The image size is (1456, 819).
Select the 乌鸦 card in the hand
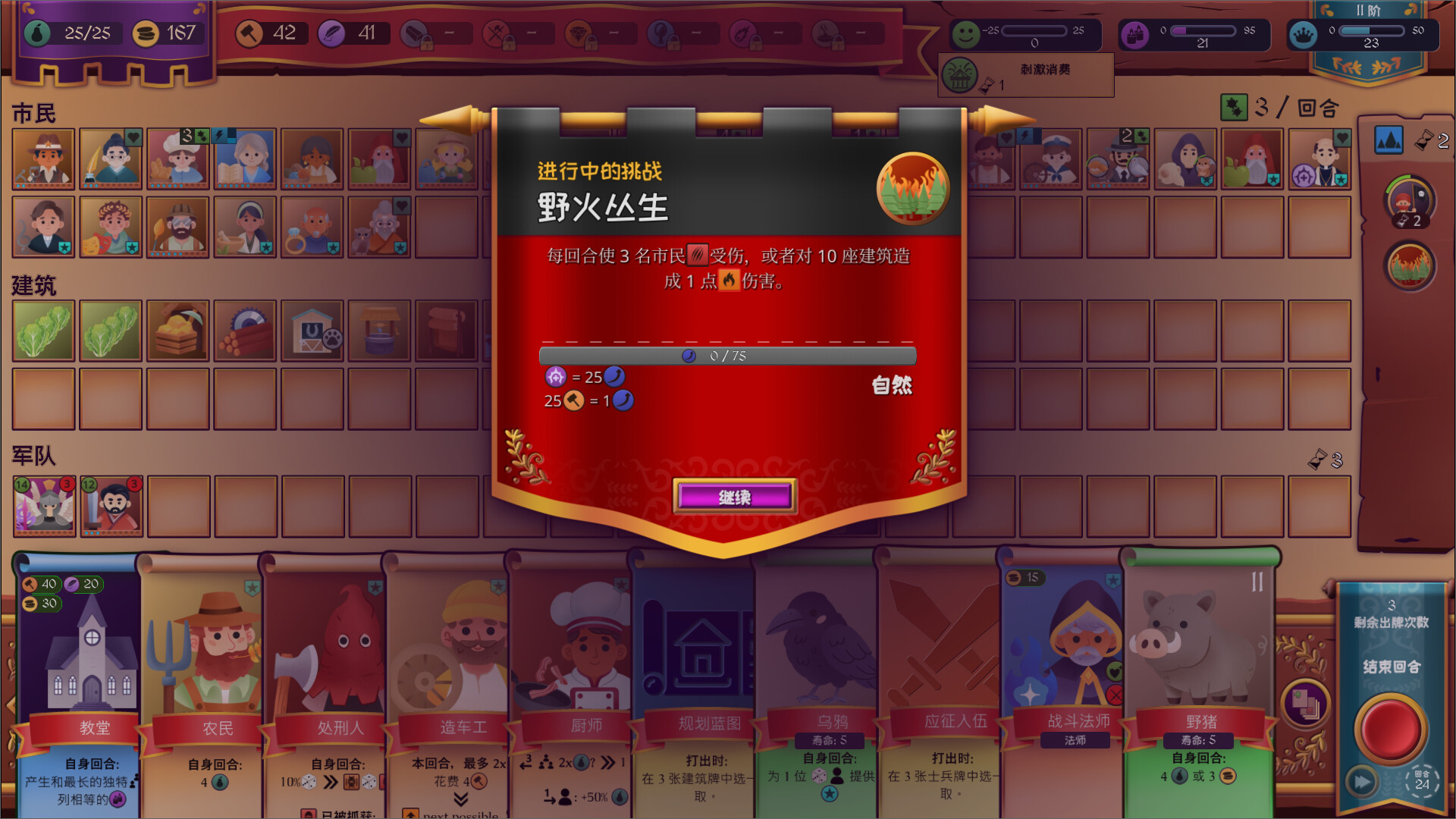click(816, 652)
